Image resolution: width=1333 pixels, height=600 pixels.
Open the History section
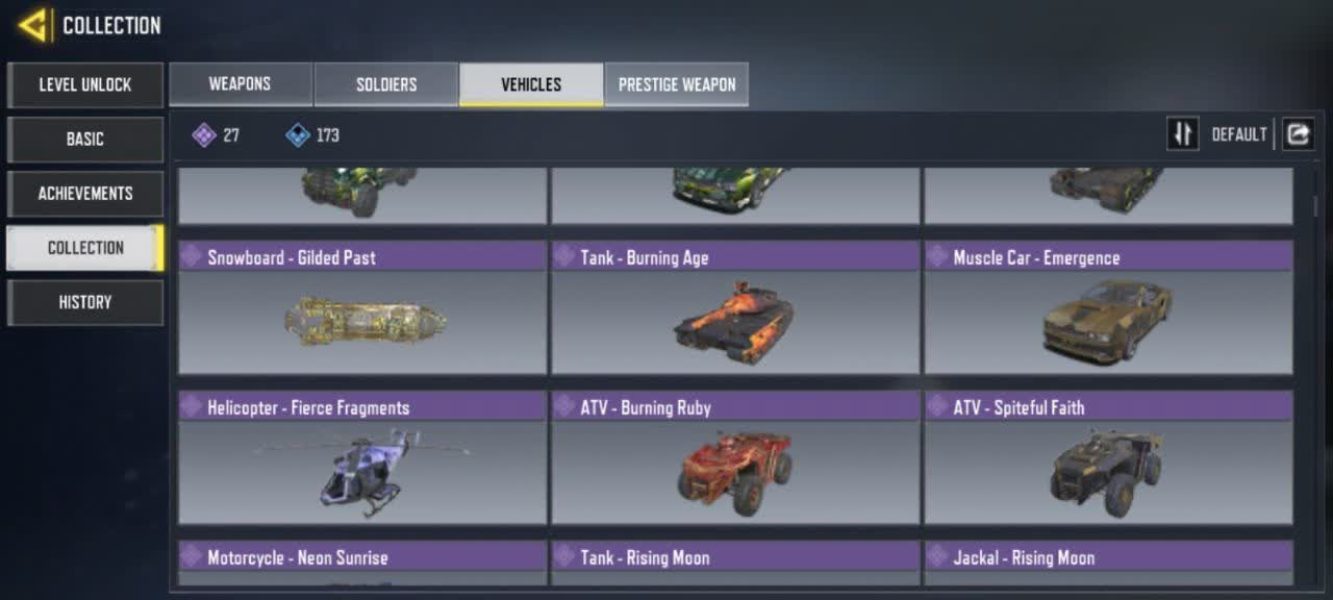pyautogui.click(x=85, y=302)
